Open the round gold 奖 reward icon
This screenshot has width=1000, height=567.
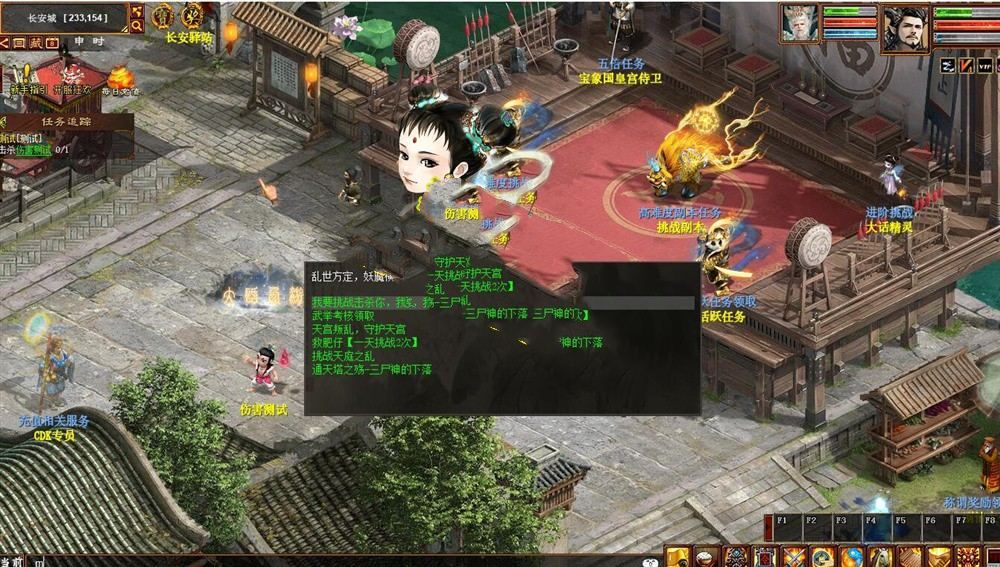pos(195,16)
